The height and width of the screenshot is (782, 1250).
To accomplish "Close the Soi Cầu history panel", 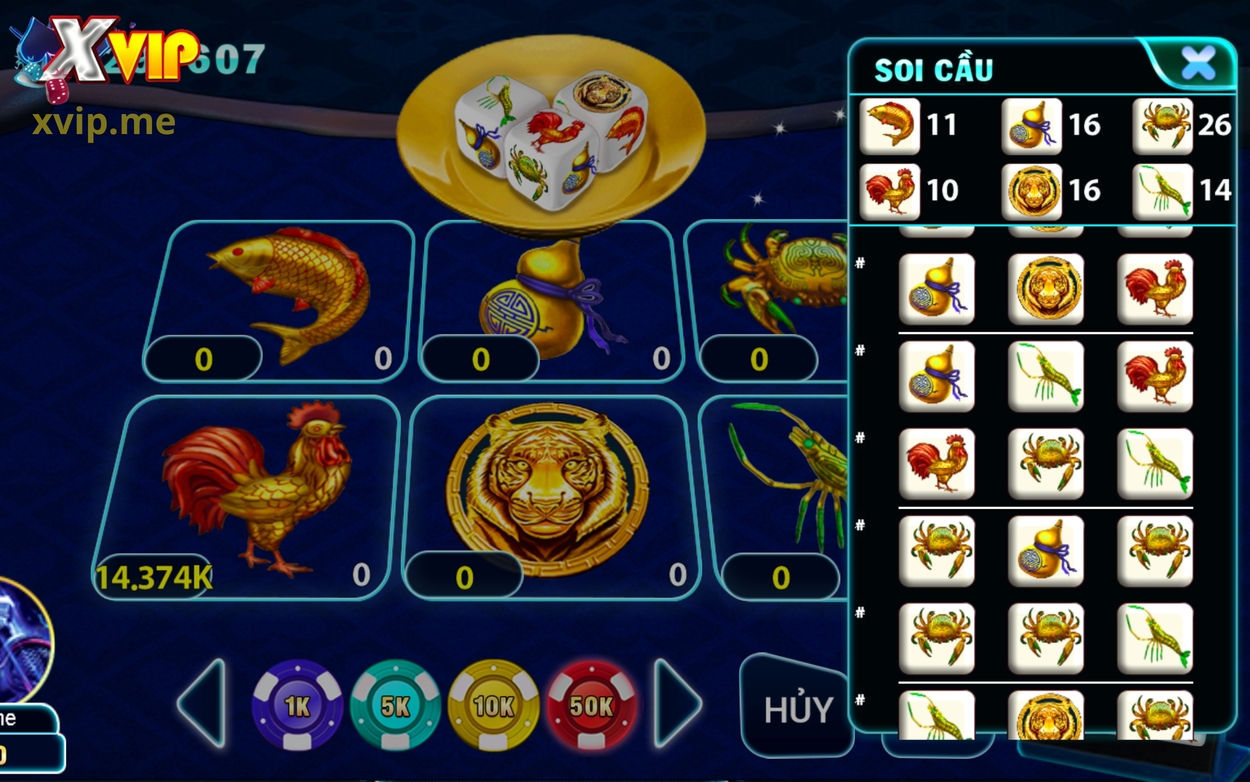I will pos(1197,65).
